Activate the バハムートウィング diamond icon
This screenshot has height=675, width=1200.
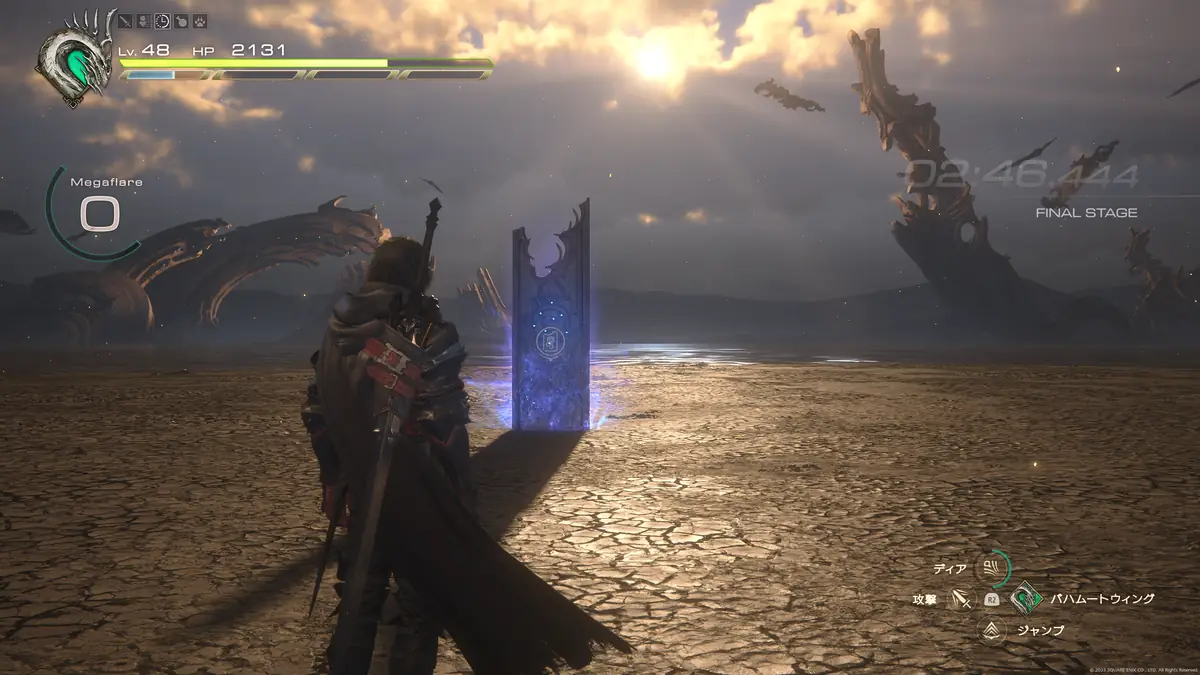click(x=1026, y=599)
